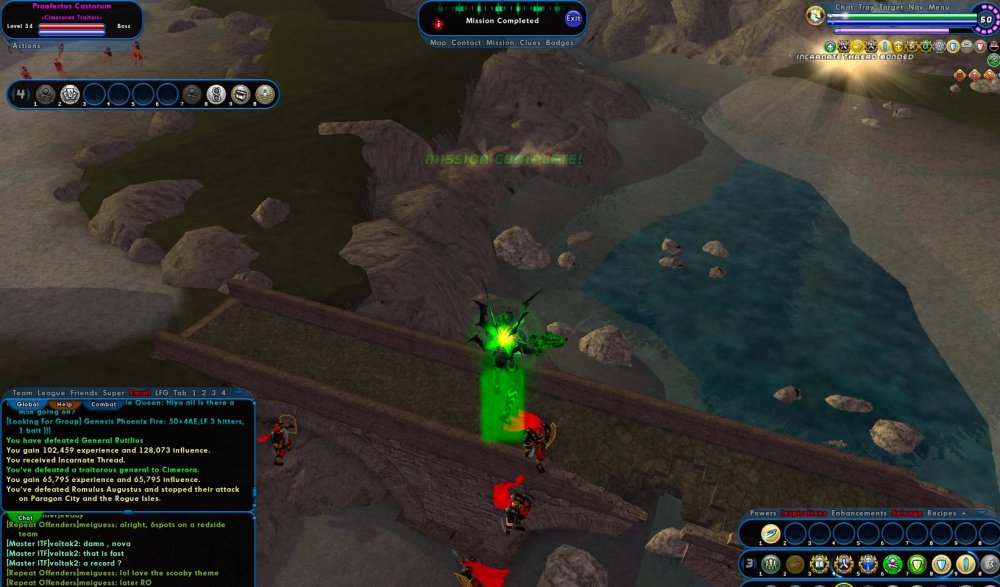Toggle the Target window
The width and height of the screenshot is (1000, 587).
[x=891, y=7]
